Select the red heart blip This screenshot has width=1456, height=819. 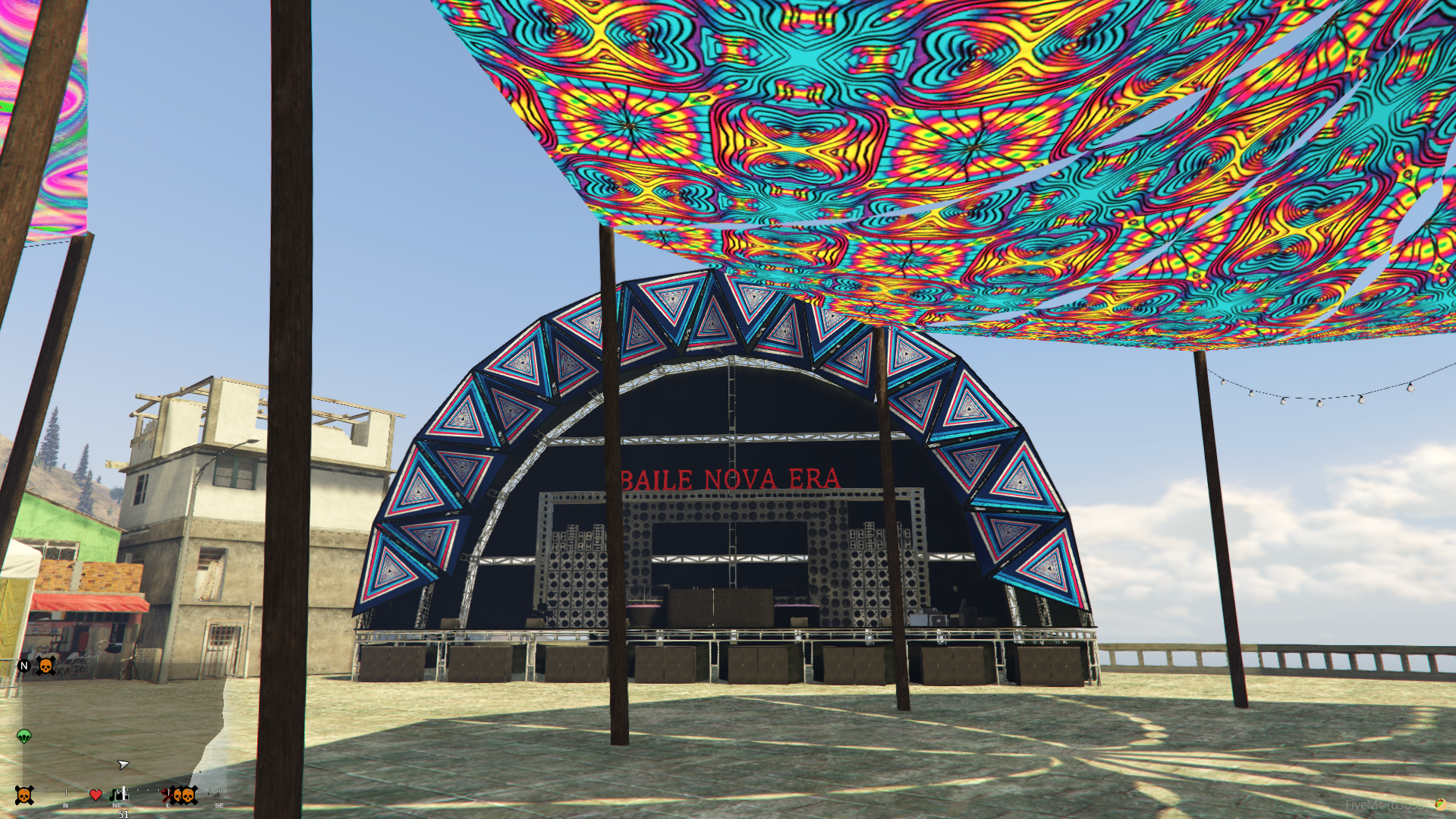pyautogui.click(x=96, y=795)
